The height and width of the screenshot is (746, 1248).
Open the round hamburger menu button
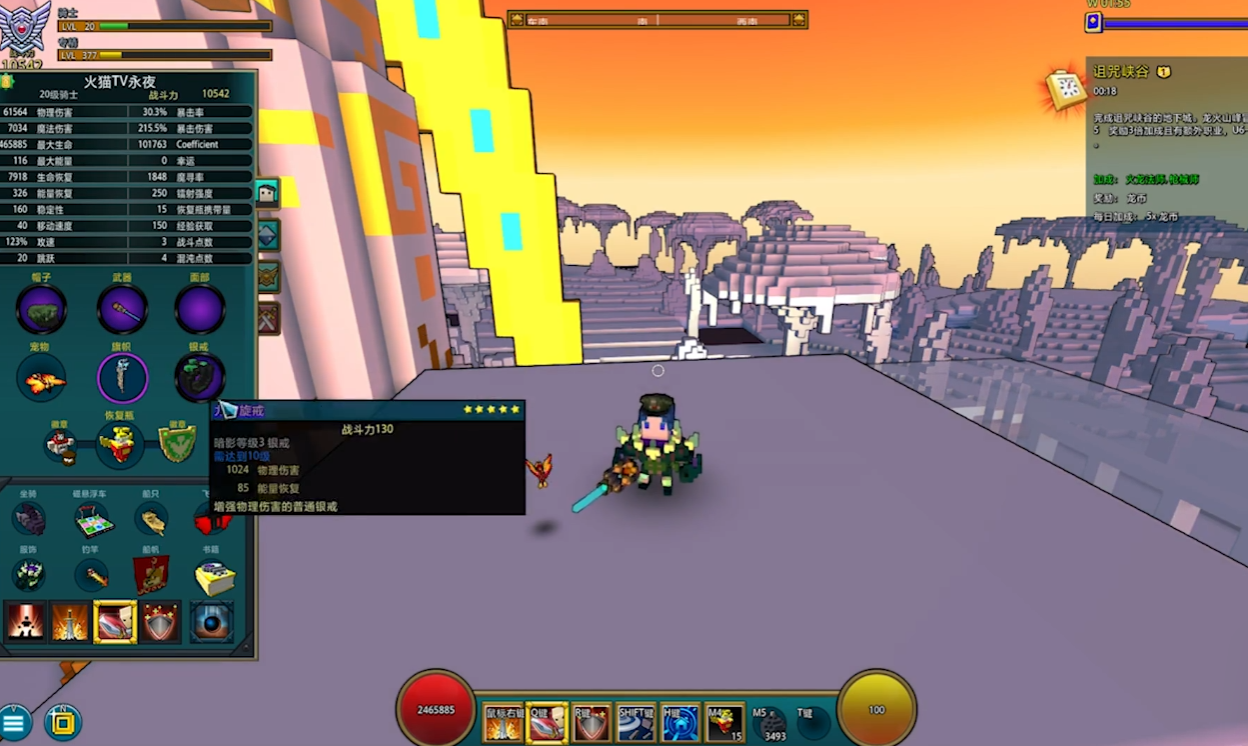(15, 723)
